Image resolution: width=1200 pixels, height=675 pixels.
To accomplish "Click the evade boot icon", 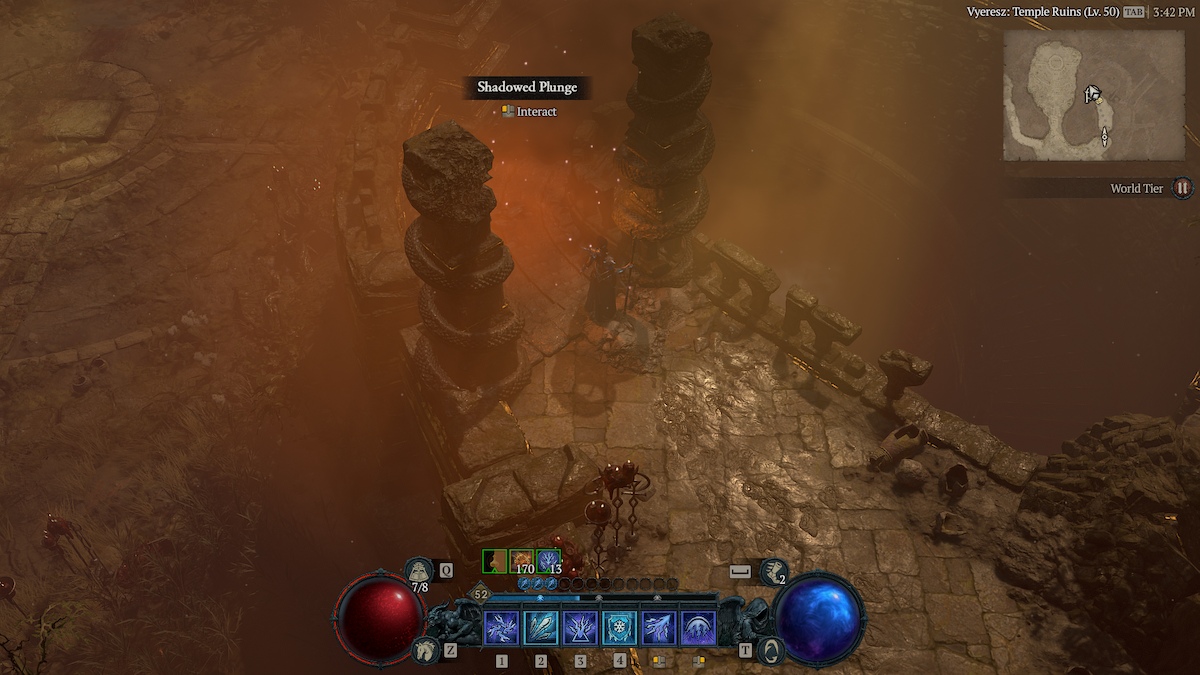I will [x=773, y=572].
